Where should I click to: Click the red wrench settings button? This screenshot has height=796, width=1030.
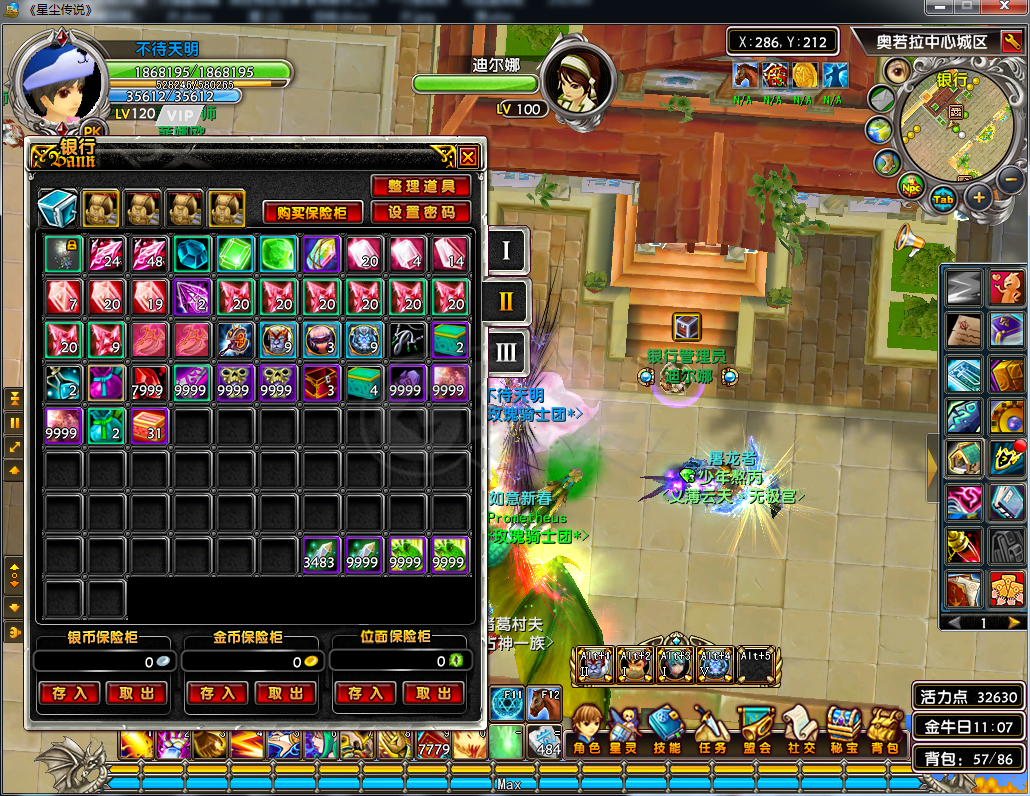[965, 546]
